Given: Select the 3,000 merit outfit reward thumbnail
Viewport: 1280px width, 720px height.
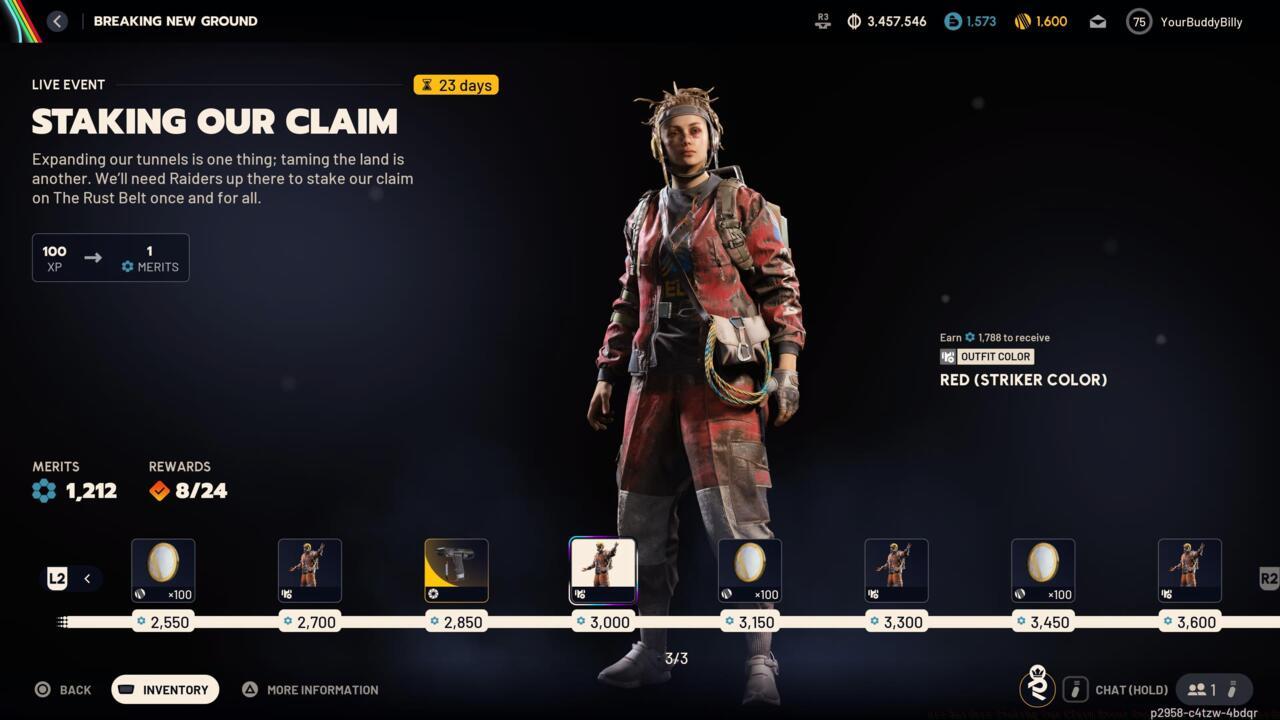Looking at the screenshot, I should tap(603, 570).
